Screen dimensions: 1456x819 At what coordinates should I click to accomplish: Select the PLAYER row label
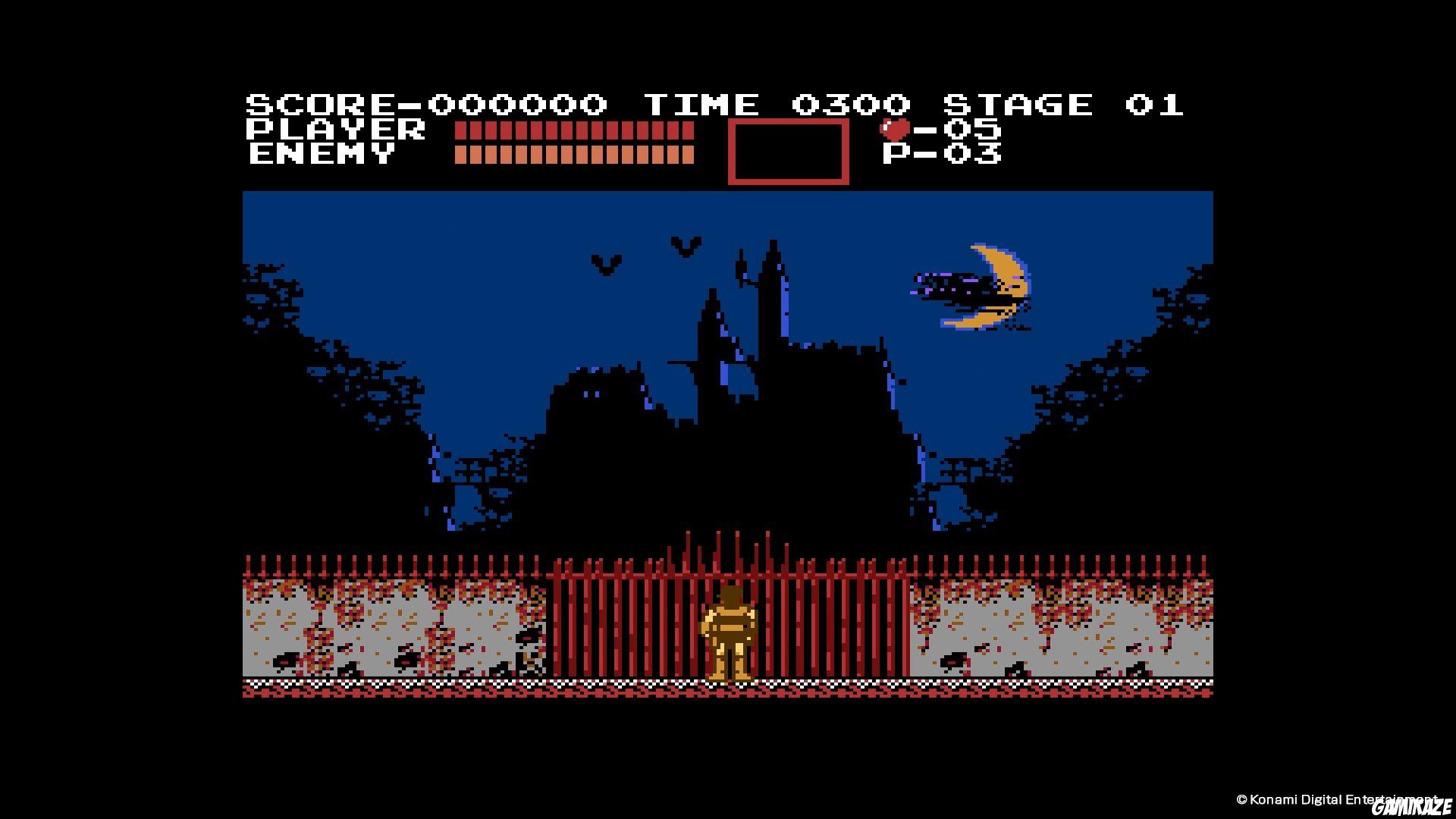(334, 130)
